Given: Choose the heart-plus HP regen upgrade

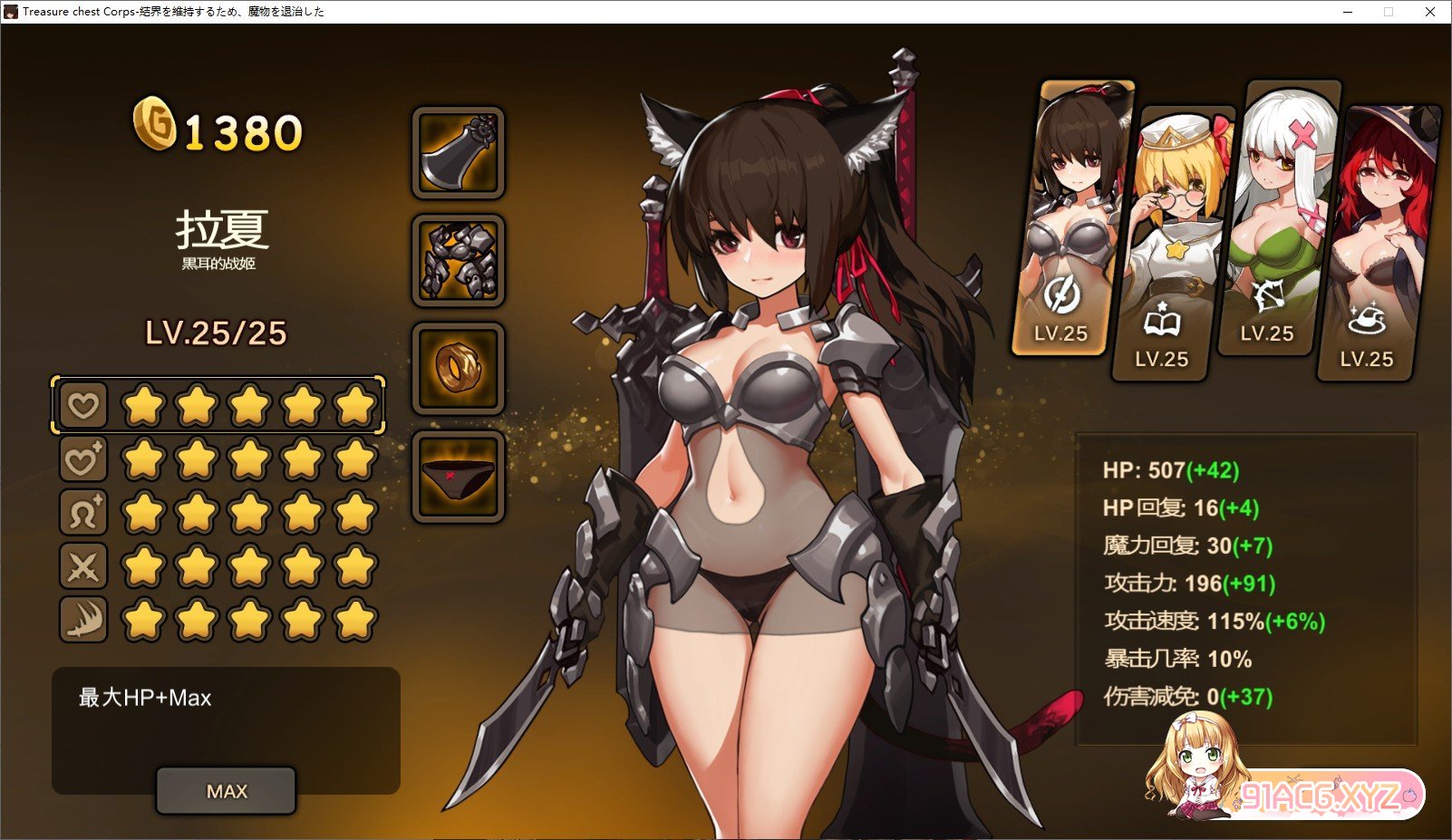Looking at the screenshot, I should coord(83,459).
